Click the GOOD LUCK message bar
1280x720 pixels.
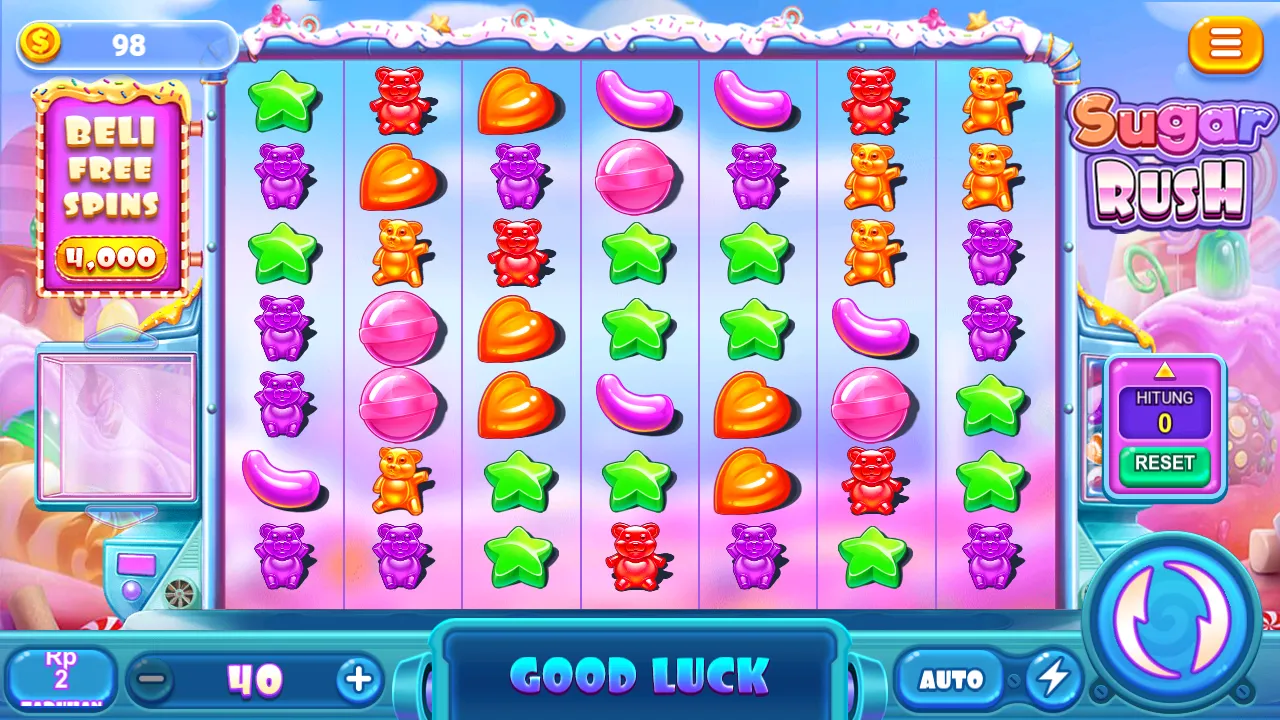[x=640, y=676]
